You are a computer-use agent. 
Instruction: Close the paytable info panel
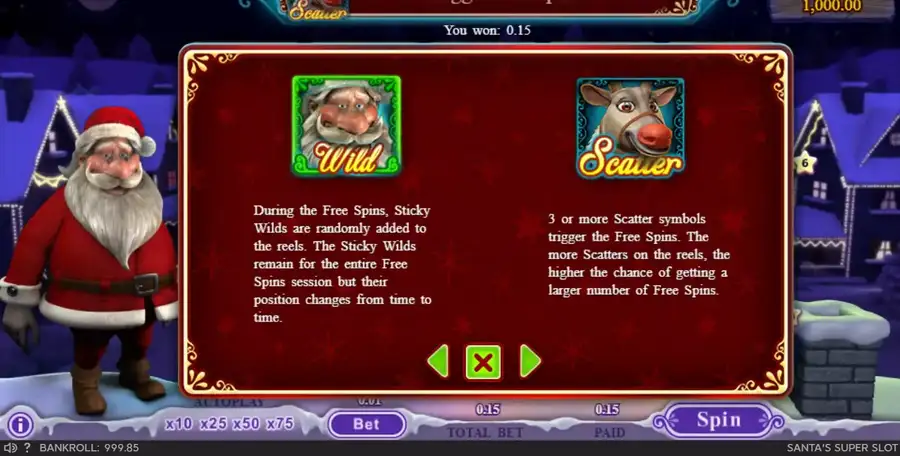coord(483,361)
